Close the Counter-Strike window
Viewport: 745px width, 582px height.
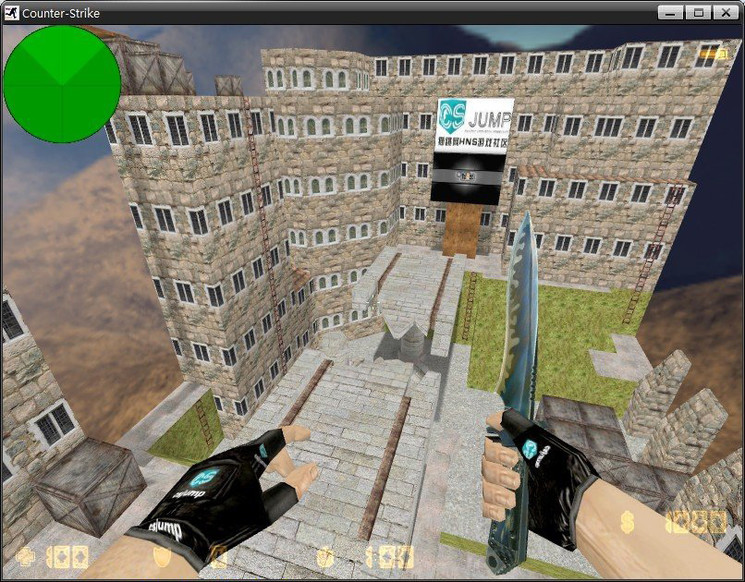click(725, 12)
